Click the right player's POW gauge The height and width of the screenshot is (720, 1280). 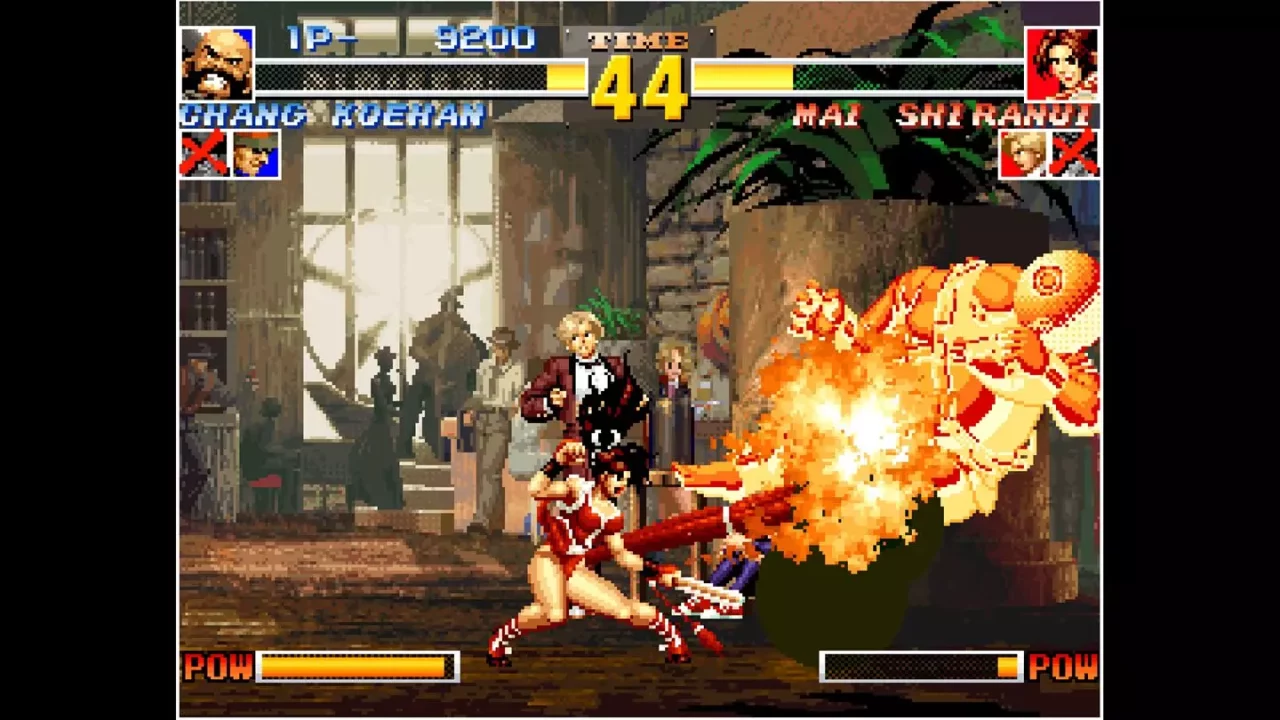(920, 667)
